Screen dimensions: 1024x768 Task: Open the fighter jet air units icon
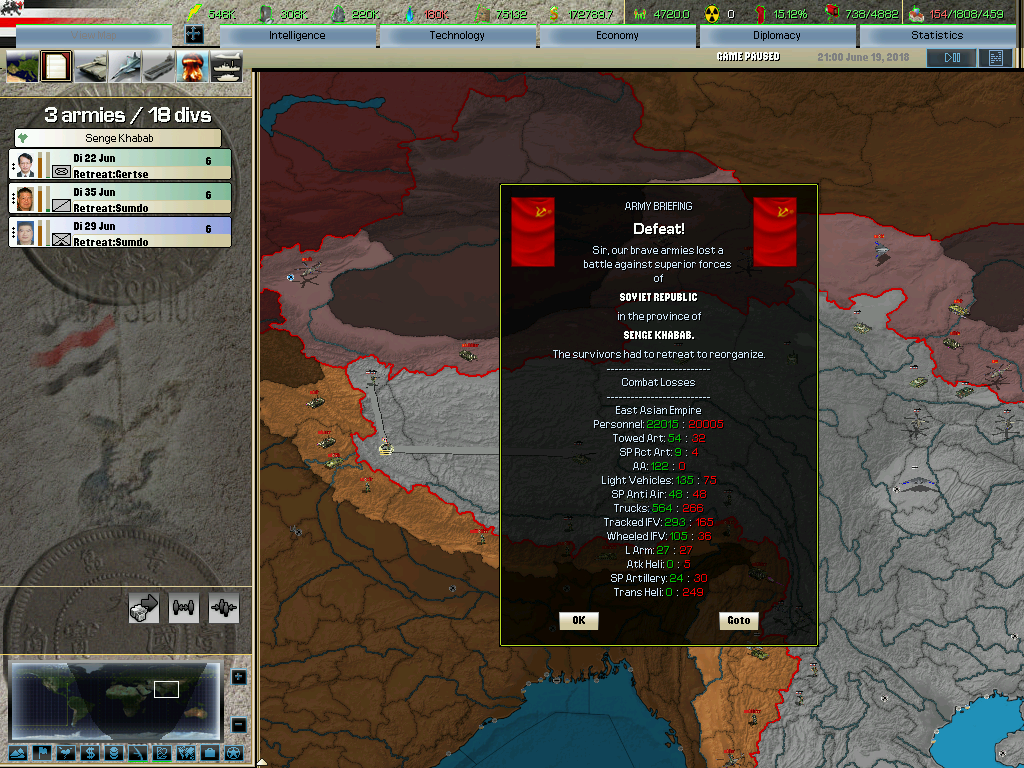(126, 67)
